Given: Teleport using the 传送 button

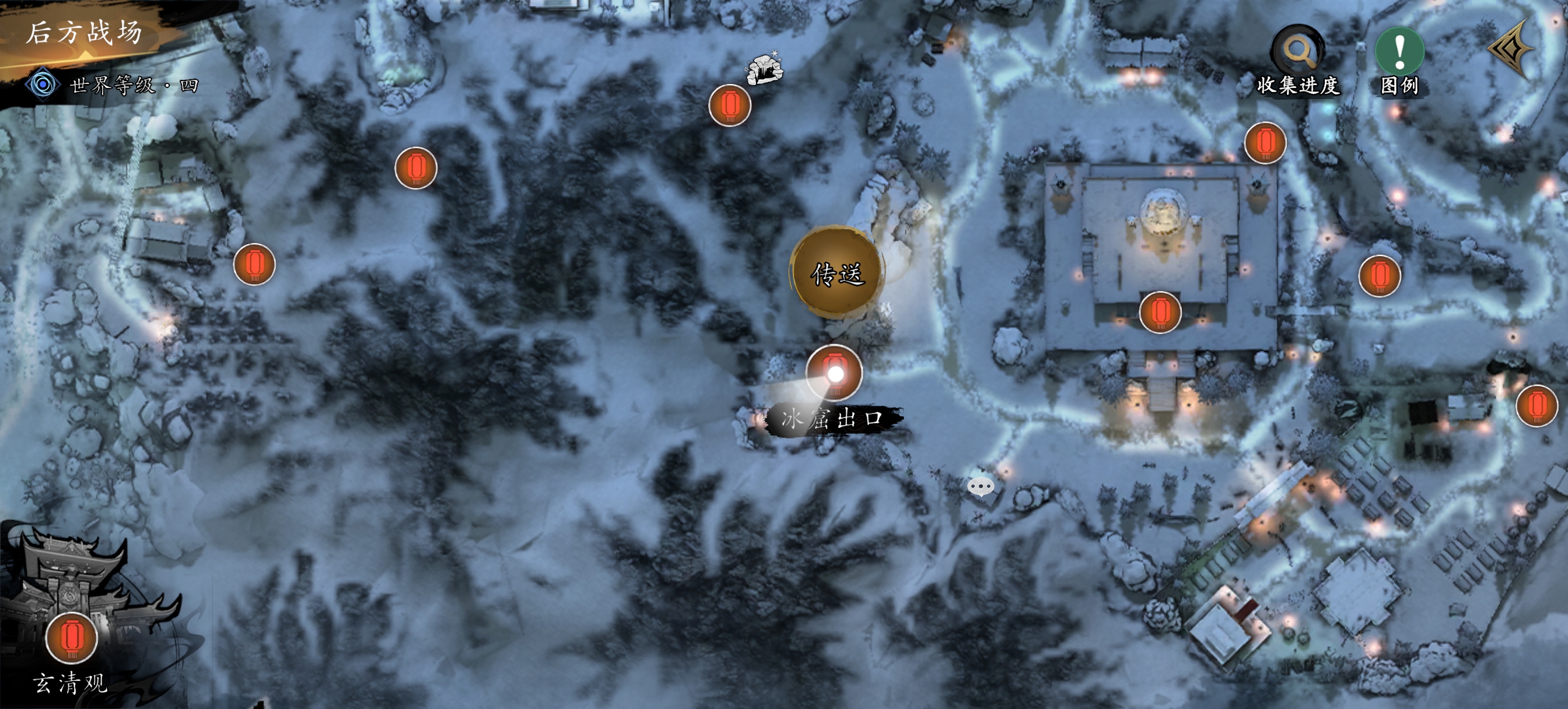Looking at the screenshot, I should pos(837,273).
